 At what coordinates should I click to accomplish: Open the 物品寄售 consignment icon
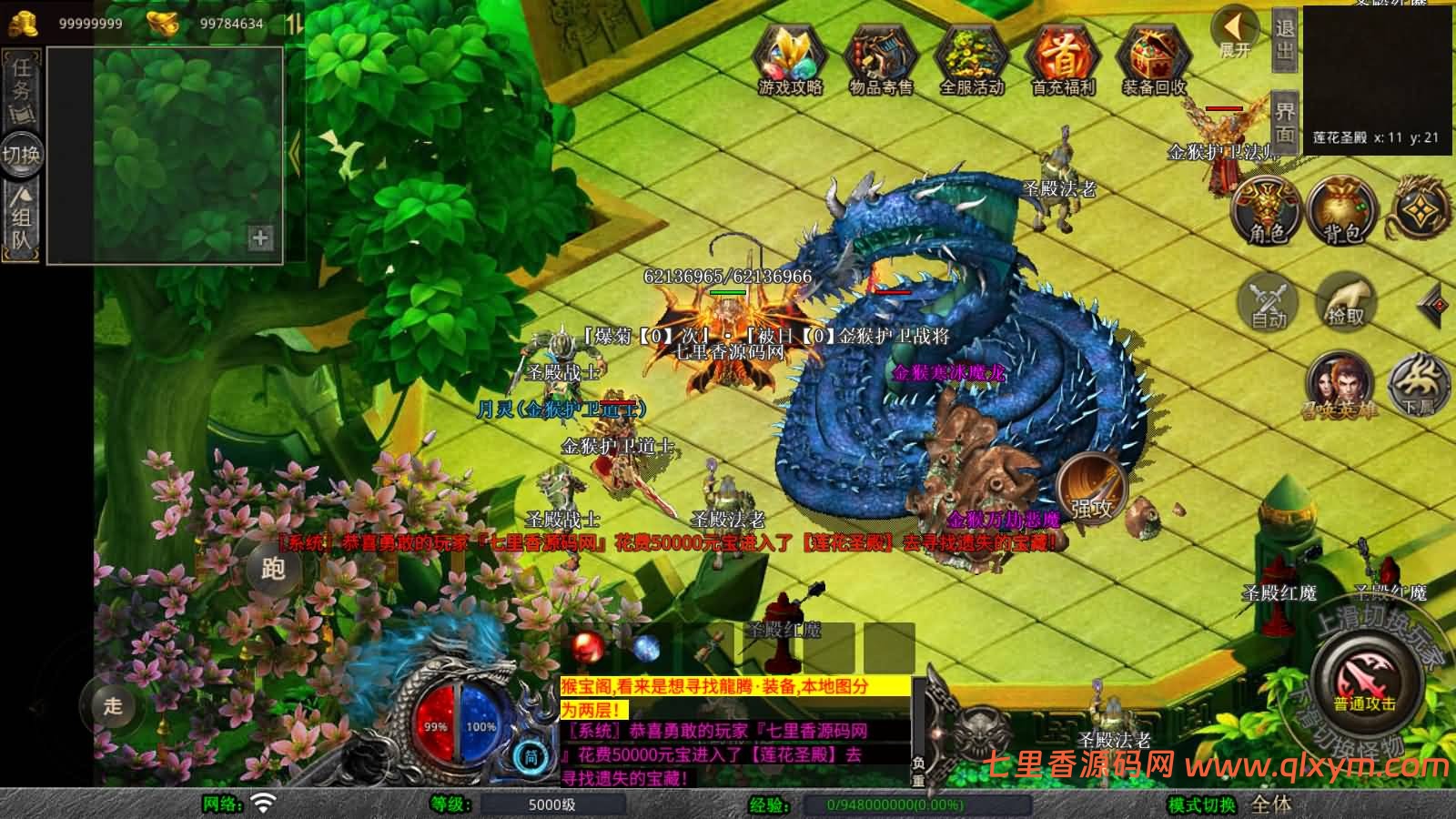click(x=880, y=58)
